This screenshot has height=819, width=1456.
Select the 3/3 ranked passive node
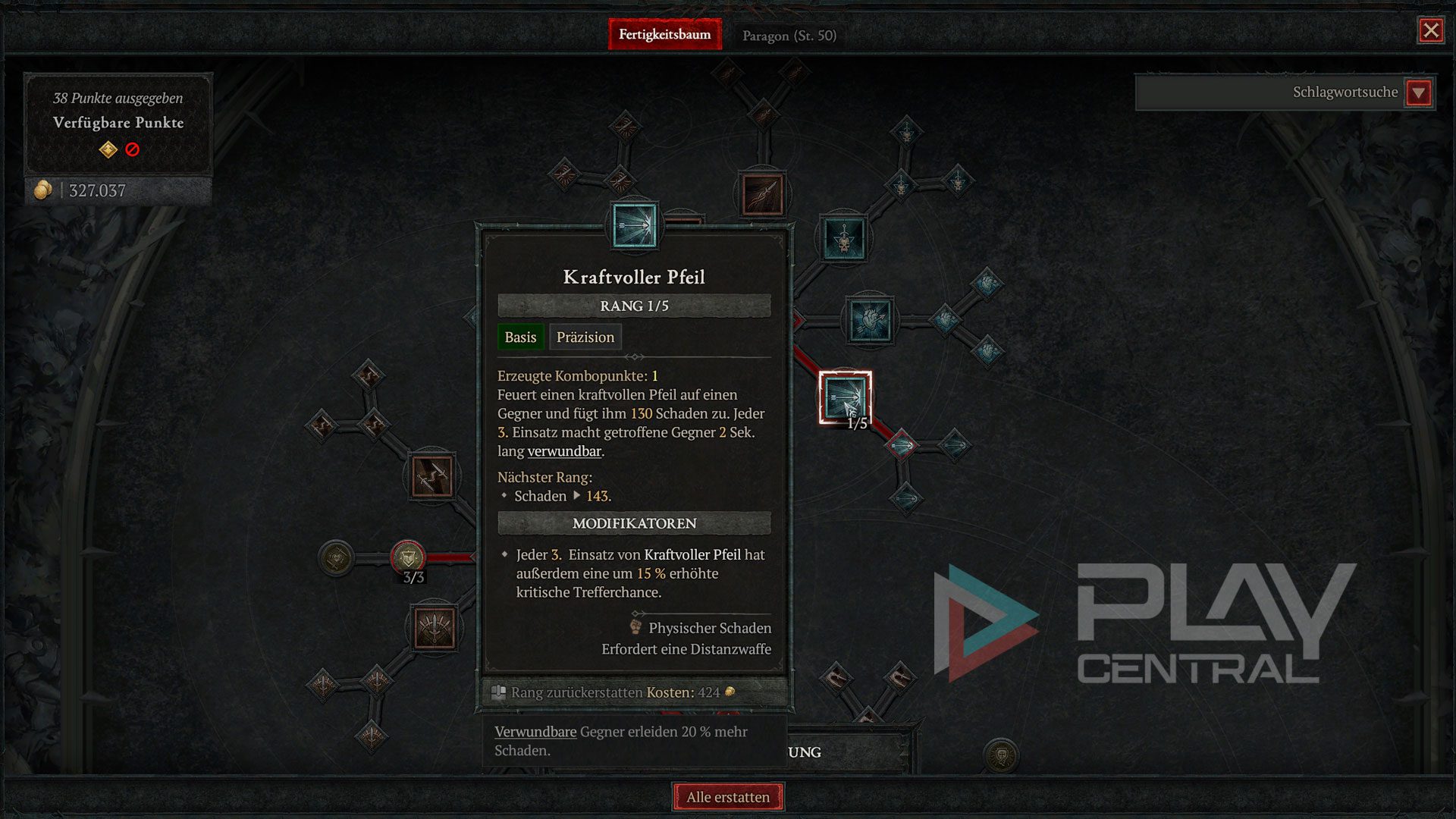coord(408,559)
